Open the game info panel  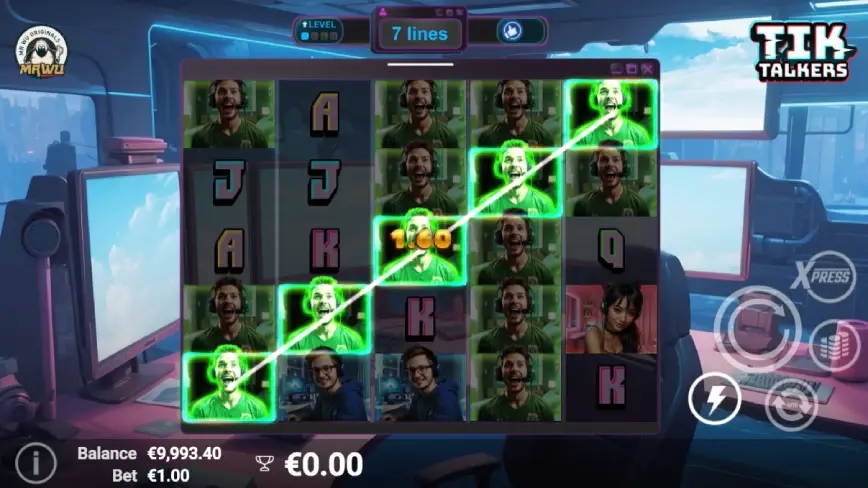[x=36, y=462]
